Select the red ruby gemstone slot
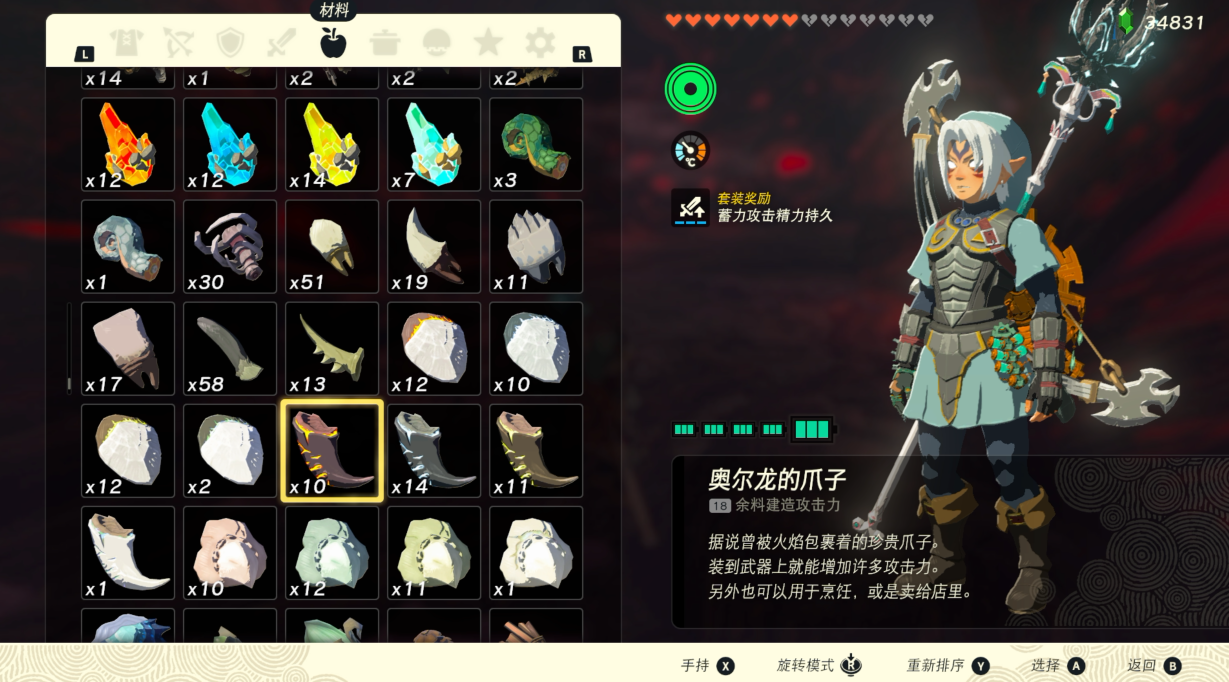The height and width of the screenshot is (682, 1229). (128, 144)
